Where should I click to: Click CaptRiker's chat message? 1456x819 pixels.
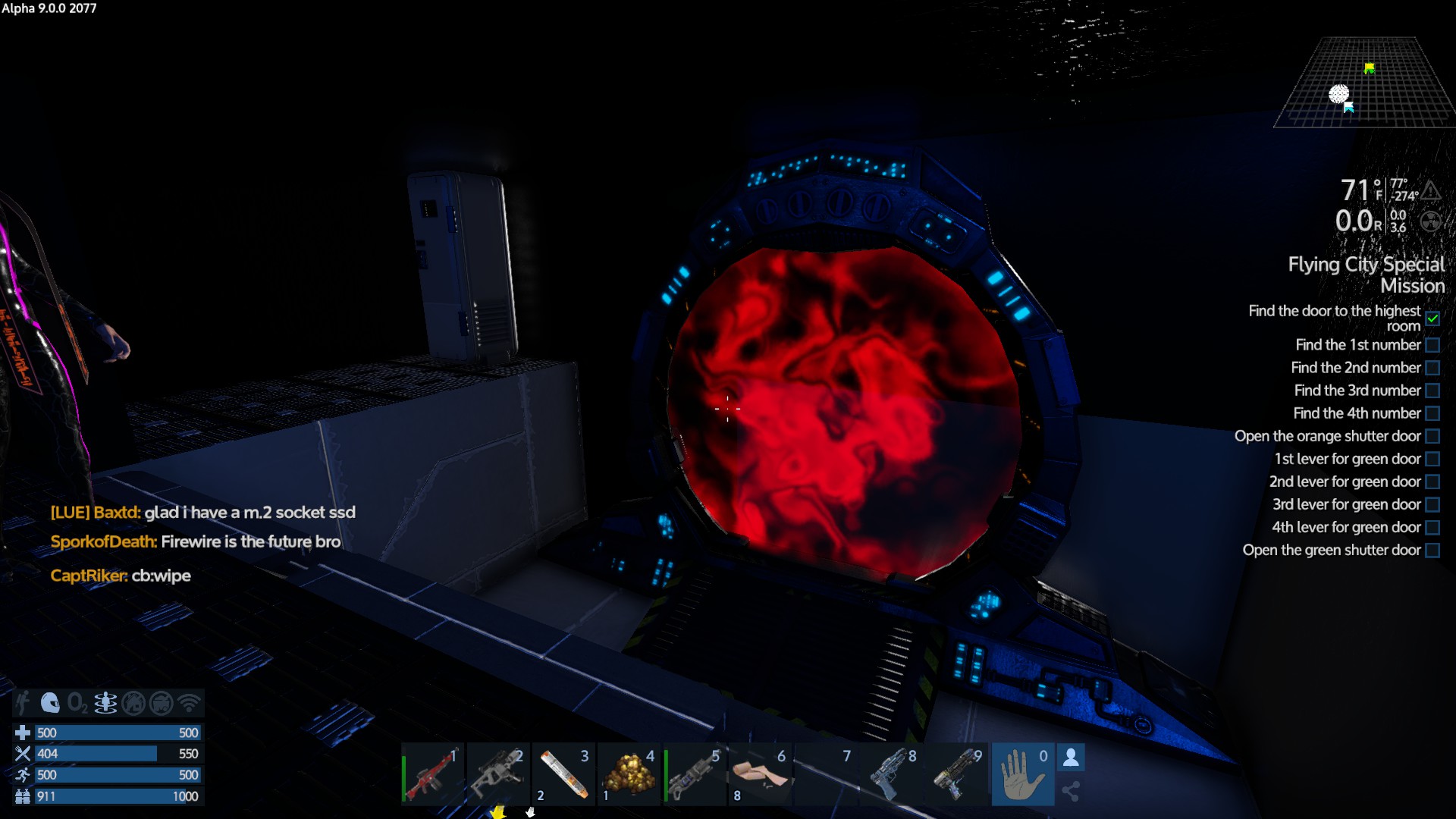121,576
